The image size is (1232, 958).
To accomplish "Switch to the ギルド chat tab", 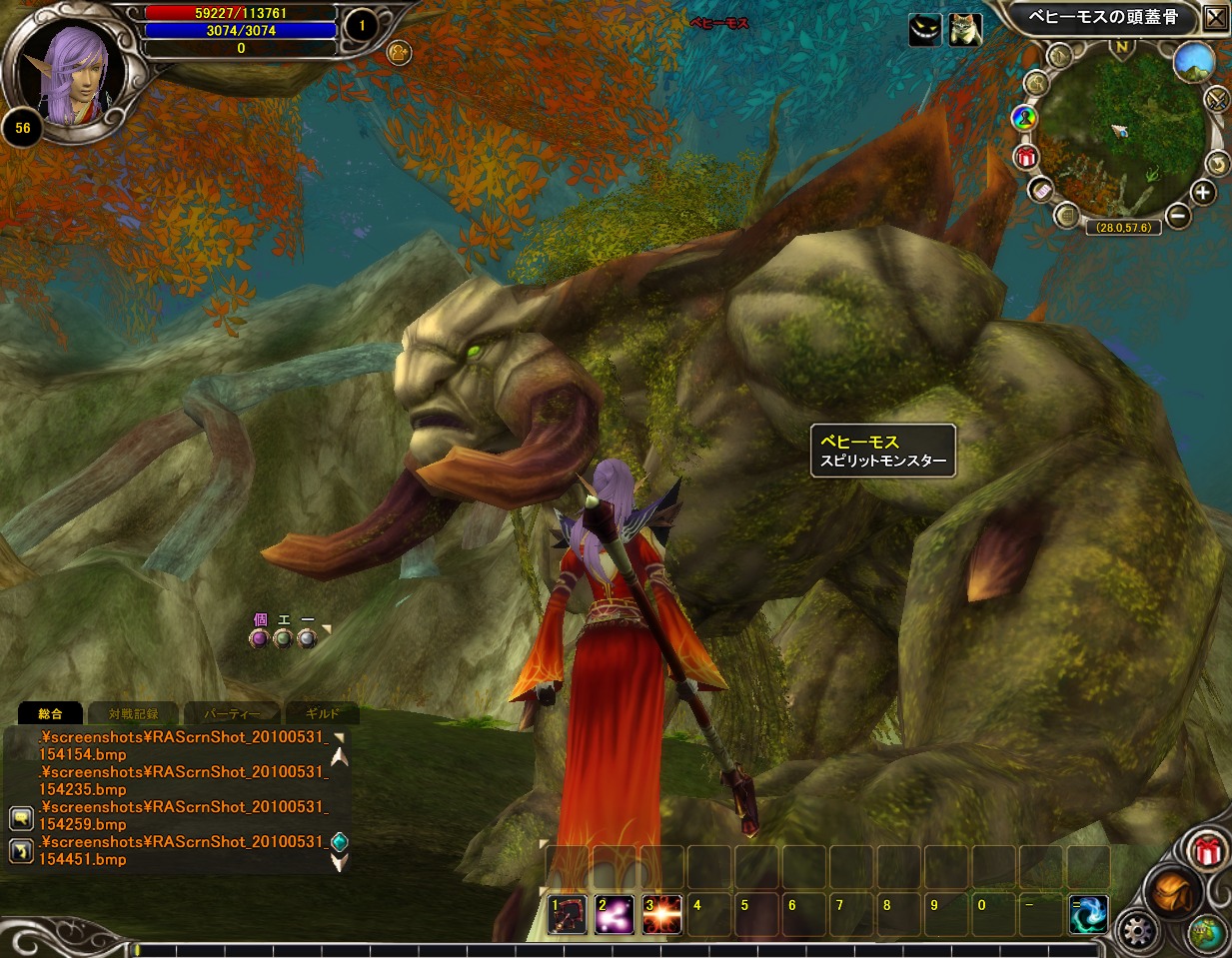I will tap(322, 713).
